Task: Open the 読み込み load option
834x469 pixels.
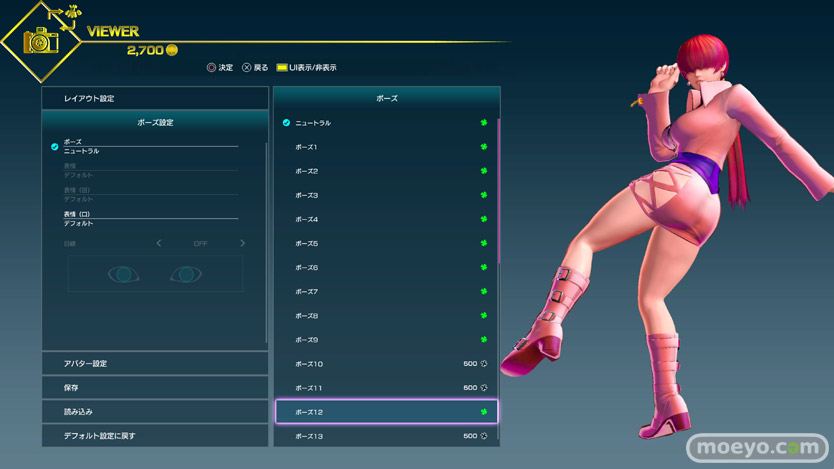Action: tap(154, 411)
